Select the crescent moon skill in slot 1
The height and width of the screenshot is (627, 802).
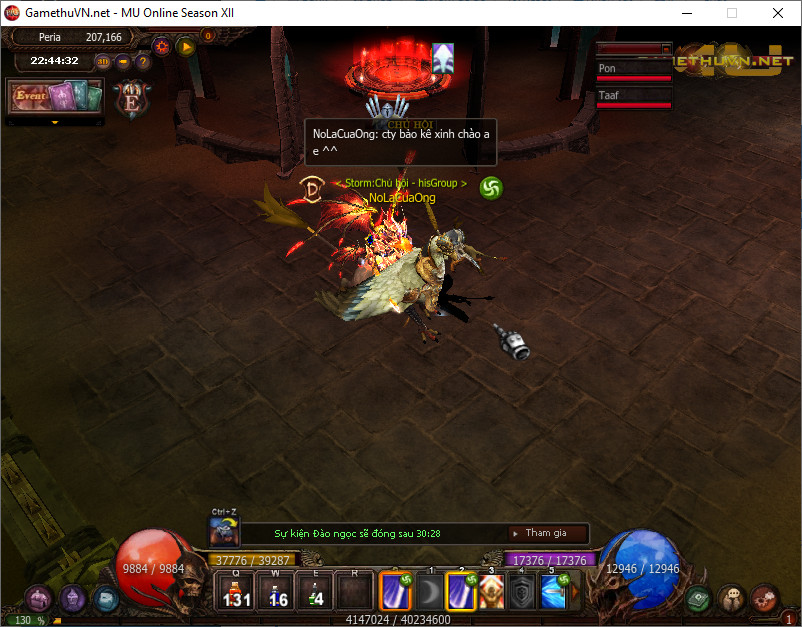428,592
